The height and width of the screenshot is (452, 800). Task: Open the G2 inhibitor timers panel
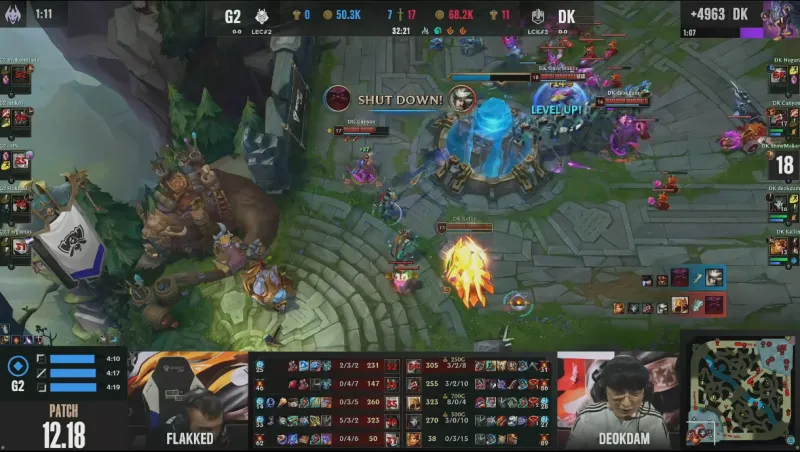tap(63, 372)
